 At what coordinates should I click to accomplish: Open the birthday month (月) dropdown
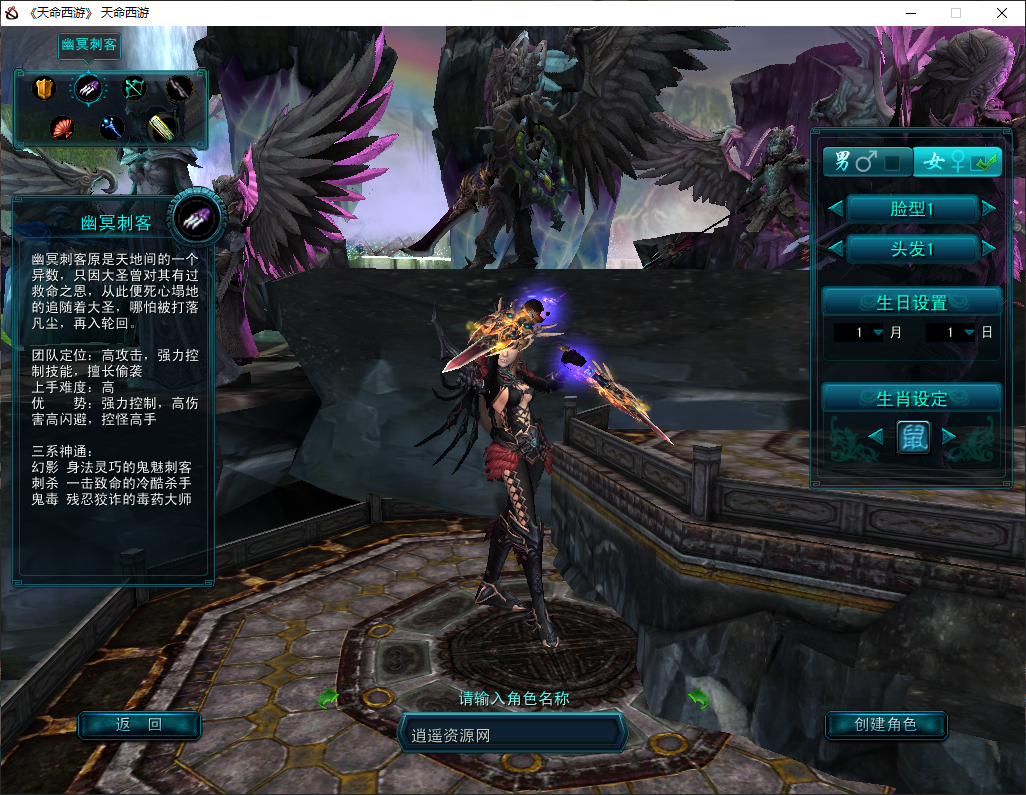coord(878,332)
